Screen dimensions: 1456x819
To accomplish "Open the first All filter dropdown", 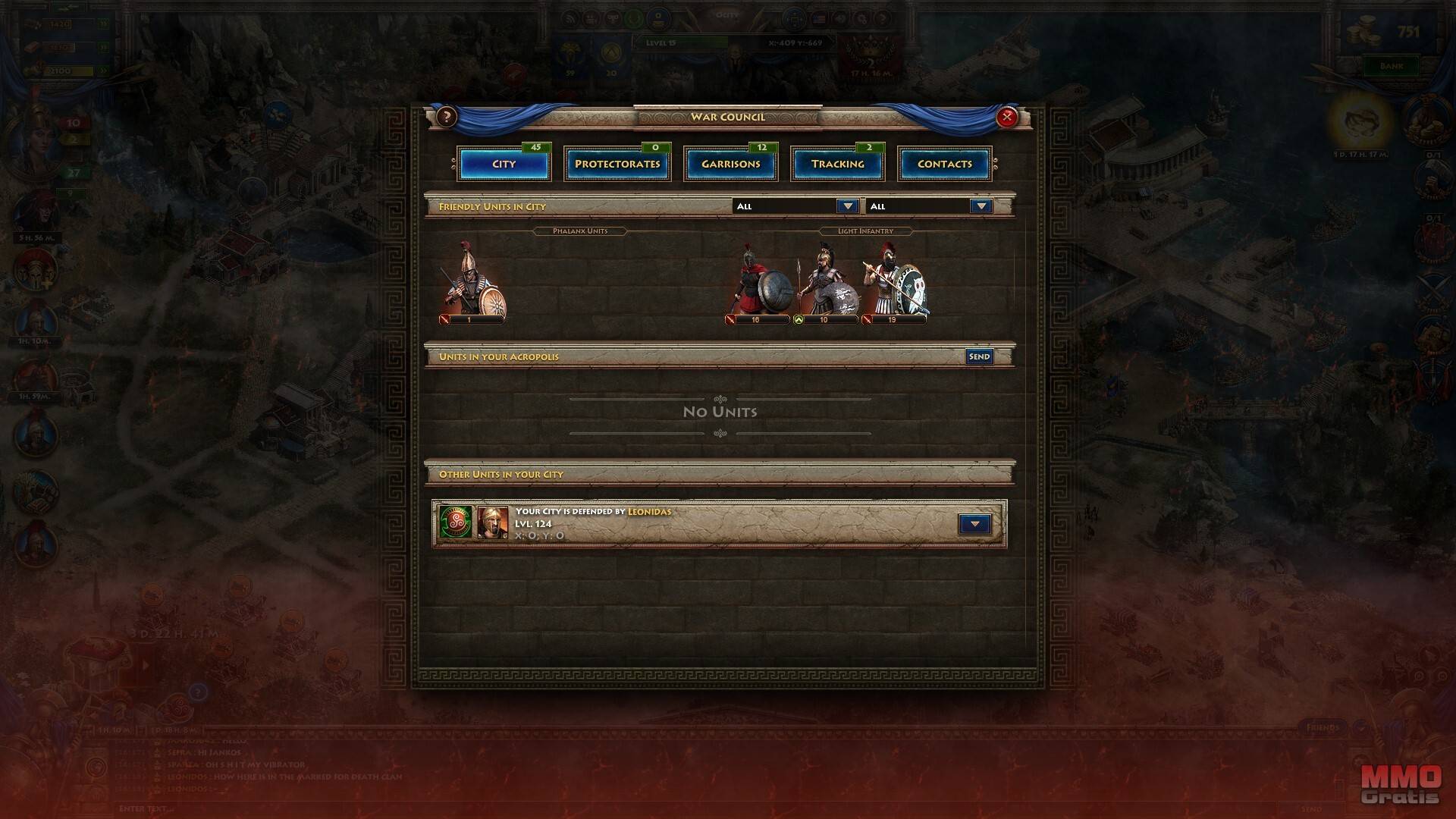I will pyautogui.click(x=847, y=206).
